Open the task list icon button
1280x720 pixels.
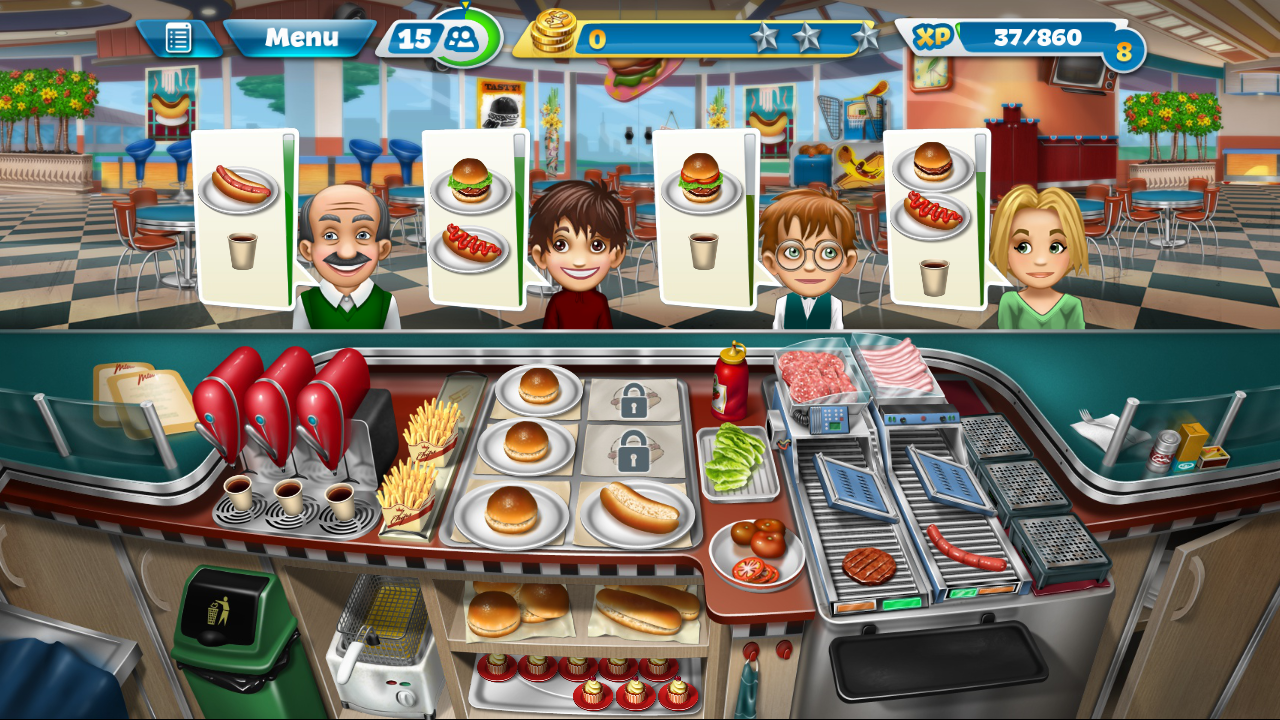[178, 39]
